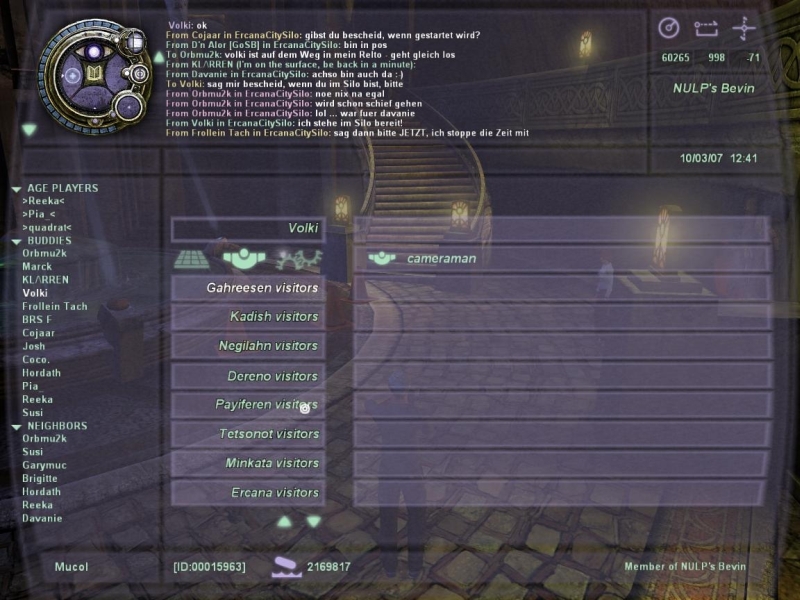Pick neighbor Garymuc from the list
This screenshot has width=800, height=600.
pos(42,465)
